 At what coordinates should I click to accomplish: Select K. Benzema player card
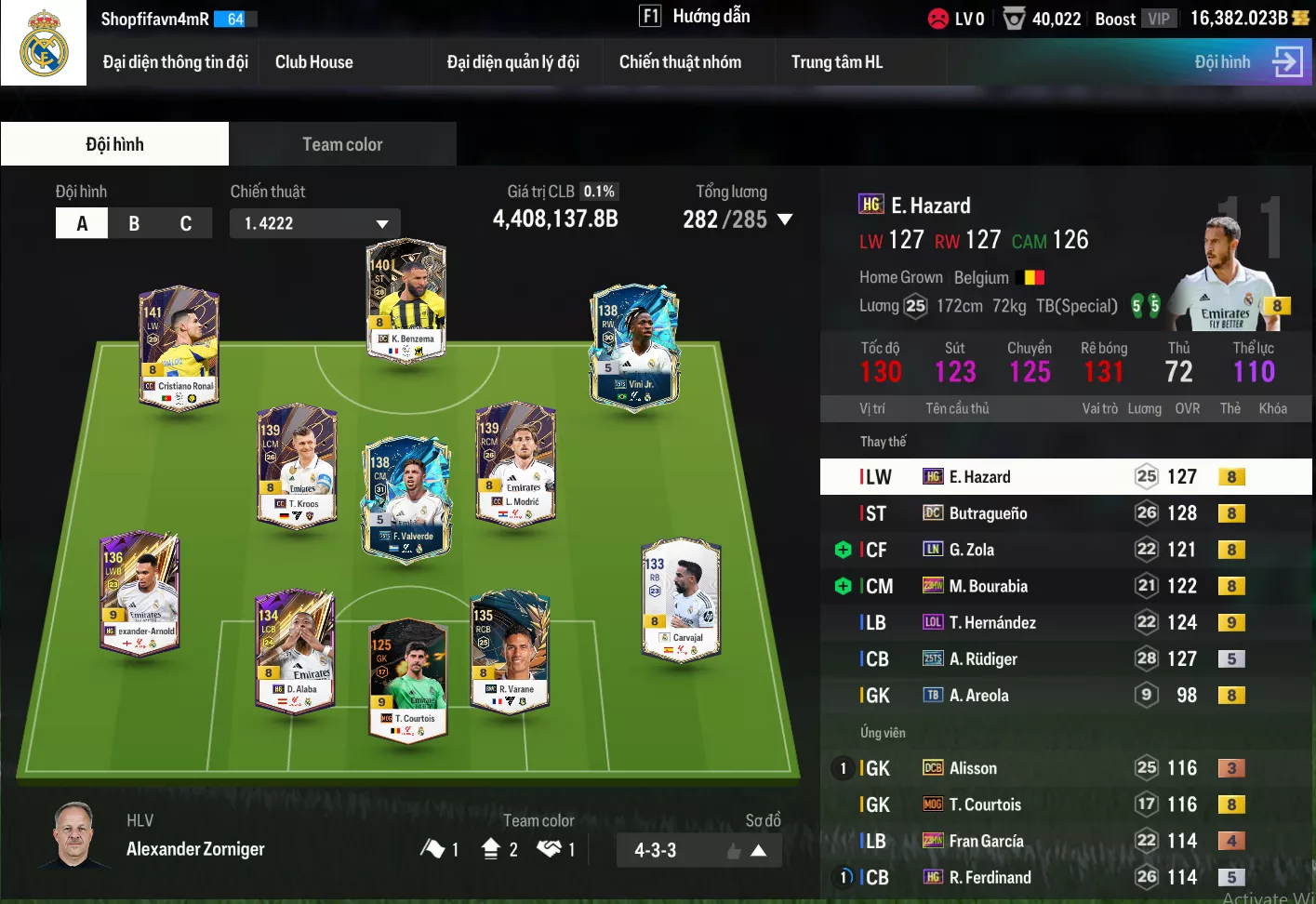point(406,299)
